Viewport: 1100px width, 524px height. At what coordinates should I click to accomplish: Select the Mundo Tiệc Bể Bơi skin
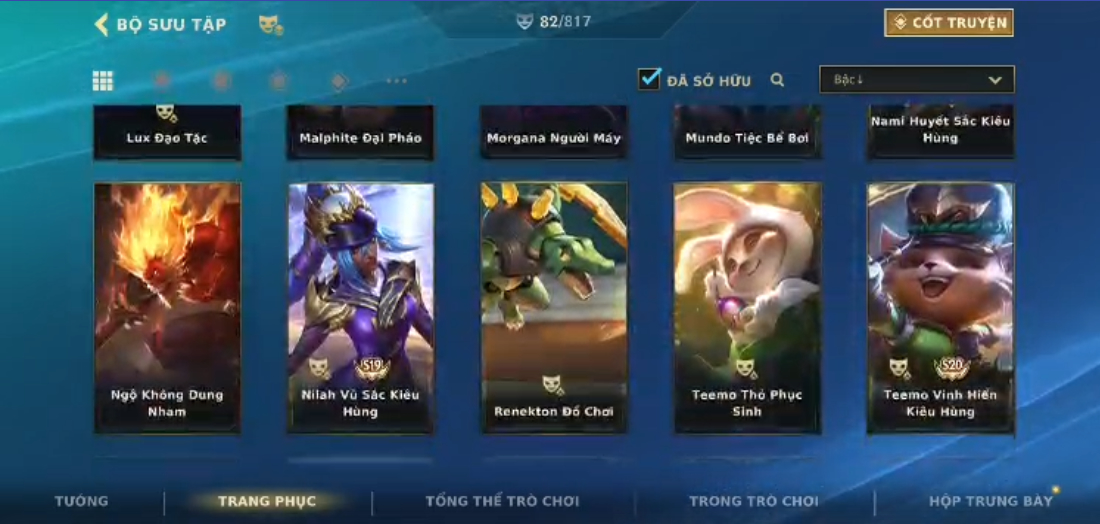[747, 133]
